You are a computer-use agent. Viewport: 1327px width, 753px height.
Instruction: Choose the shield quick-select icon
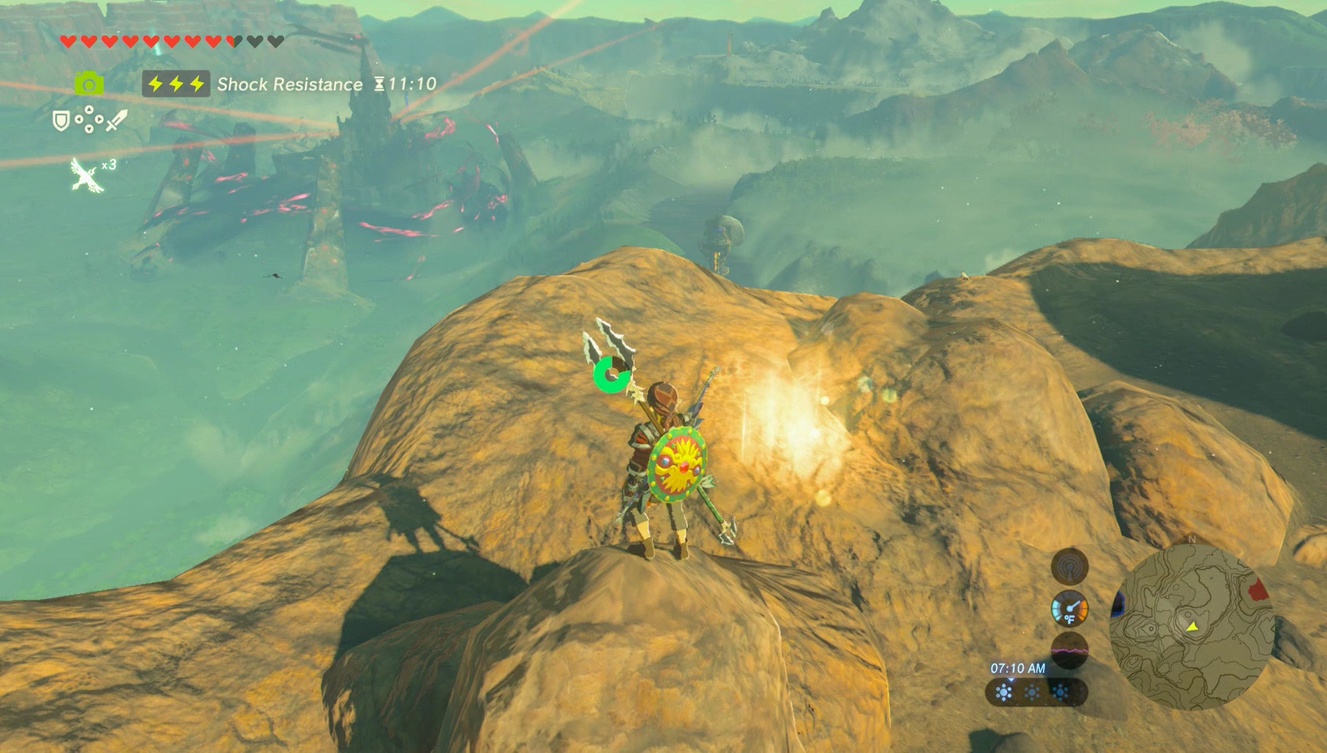[61, 121]
